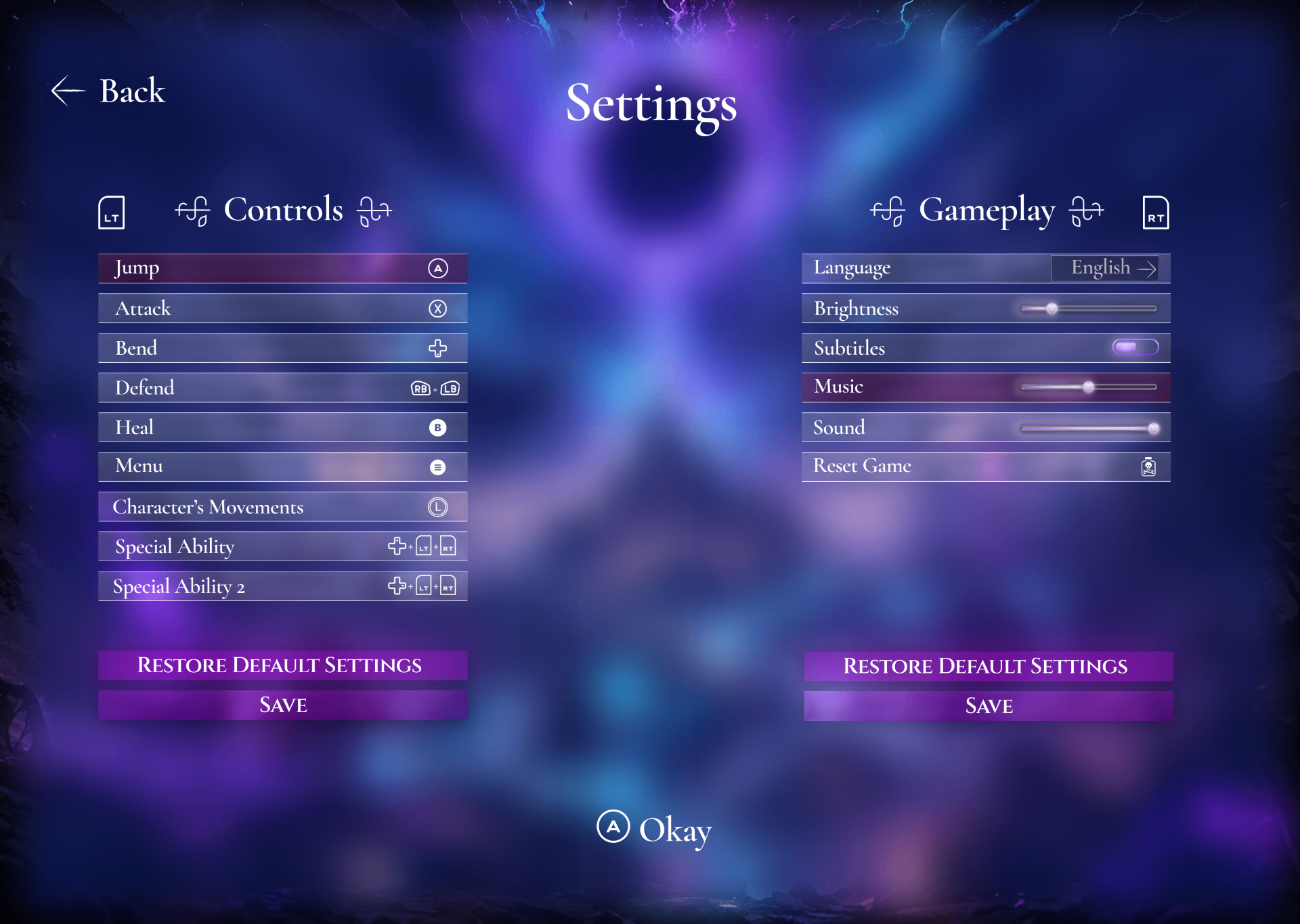Save the Gameplay settings
1300x924 pixels.
pyautogui.click(x=989, y=706)
